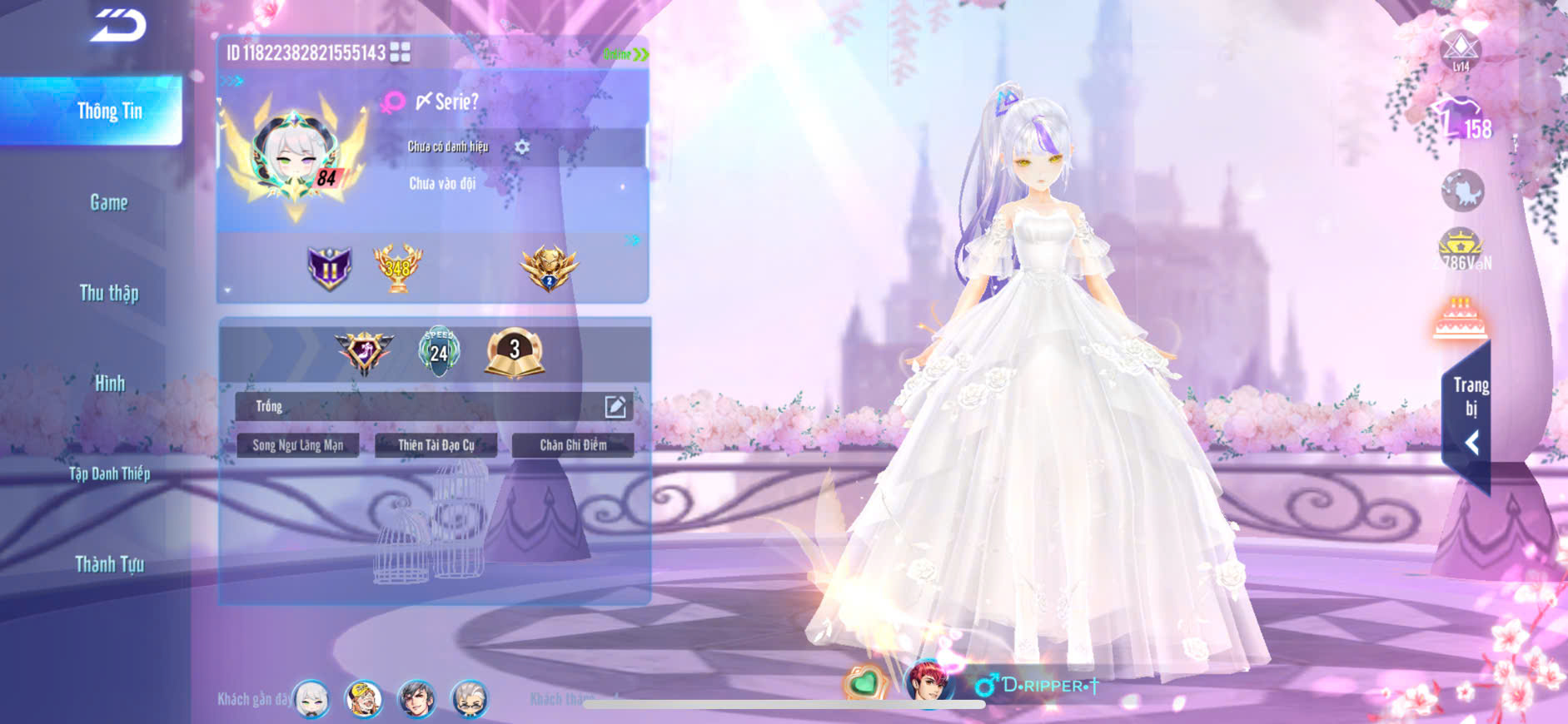Open the wardrobe shirt icon showing 158
1568x724 pixels.
pos(1462,119)
